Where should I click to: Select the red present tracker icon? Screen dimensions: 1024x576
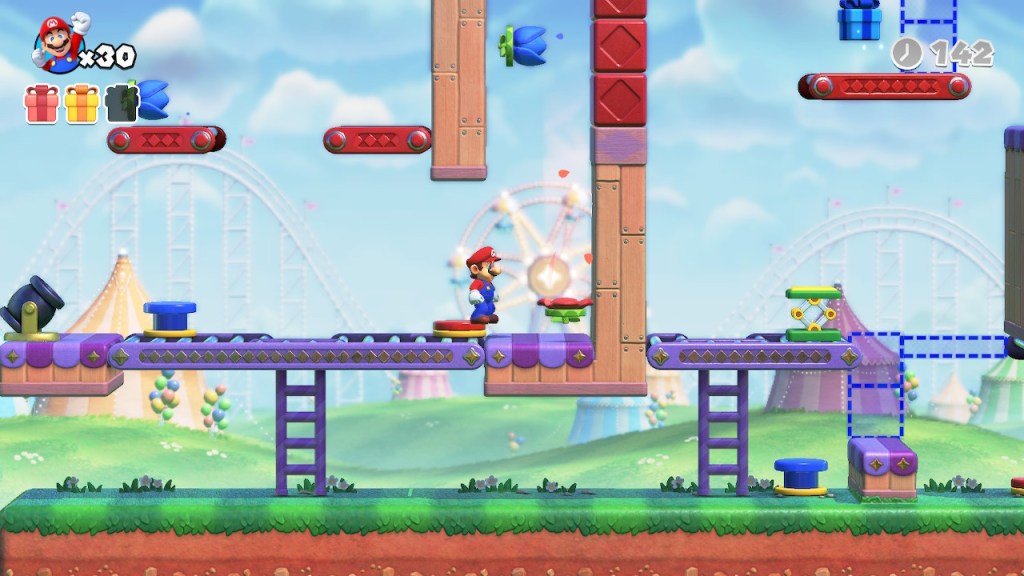(41, 103)
